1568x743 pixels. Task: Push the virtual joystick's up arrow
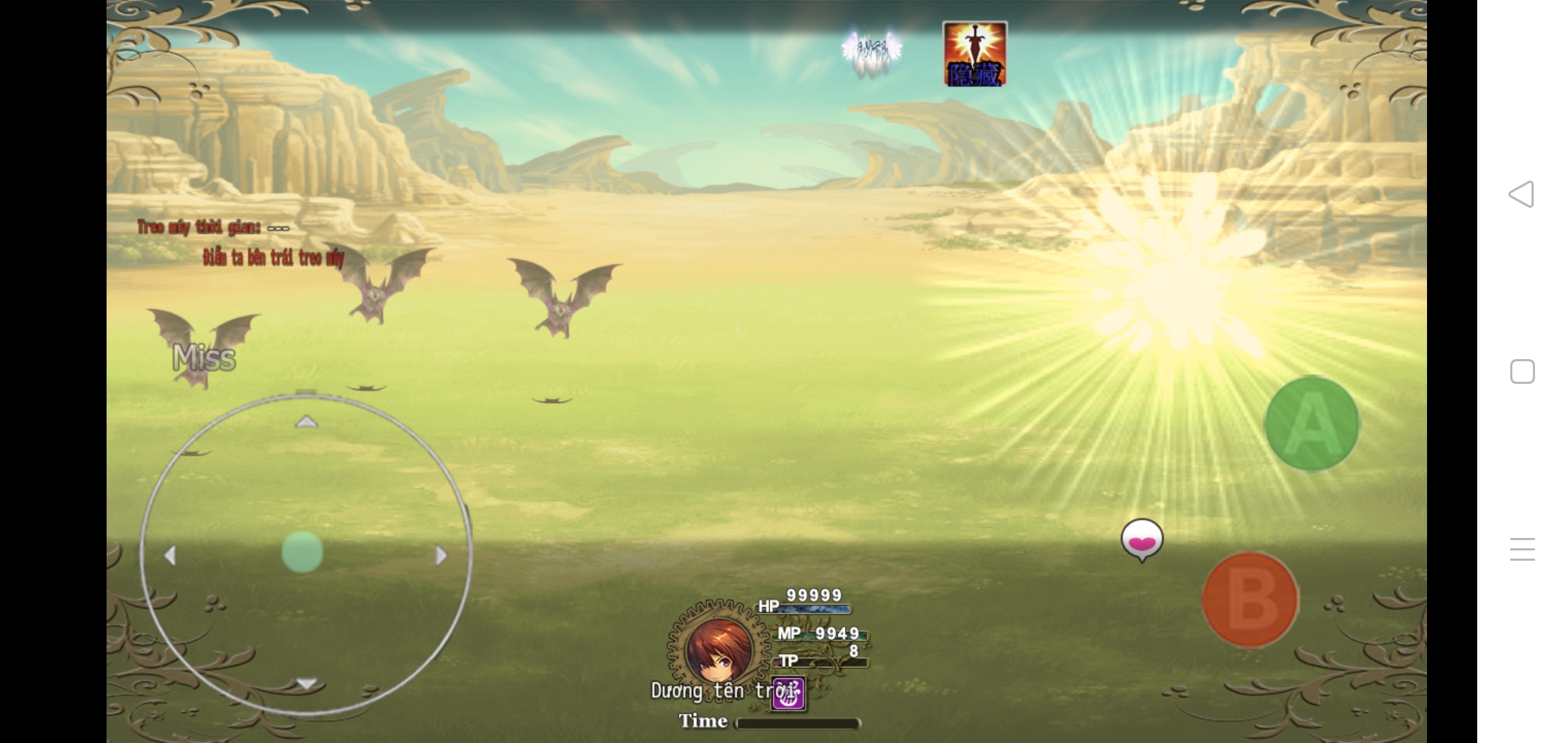306,422
